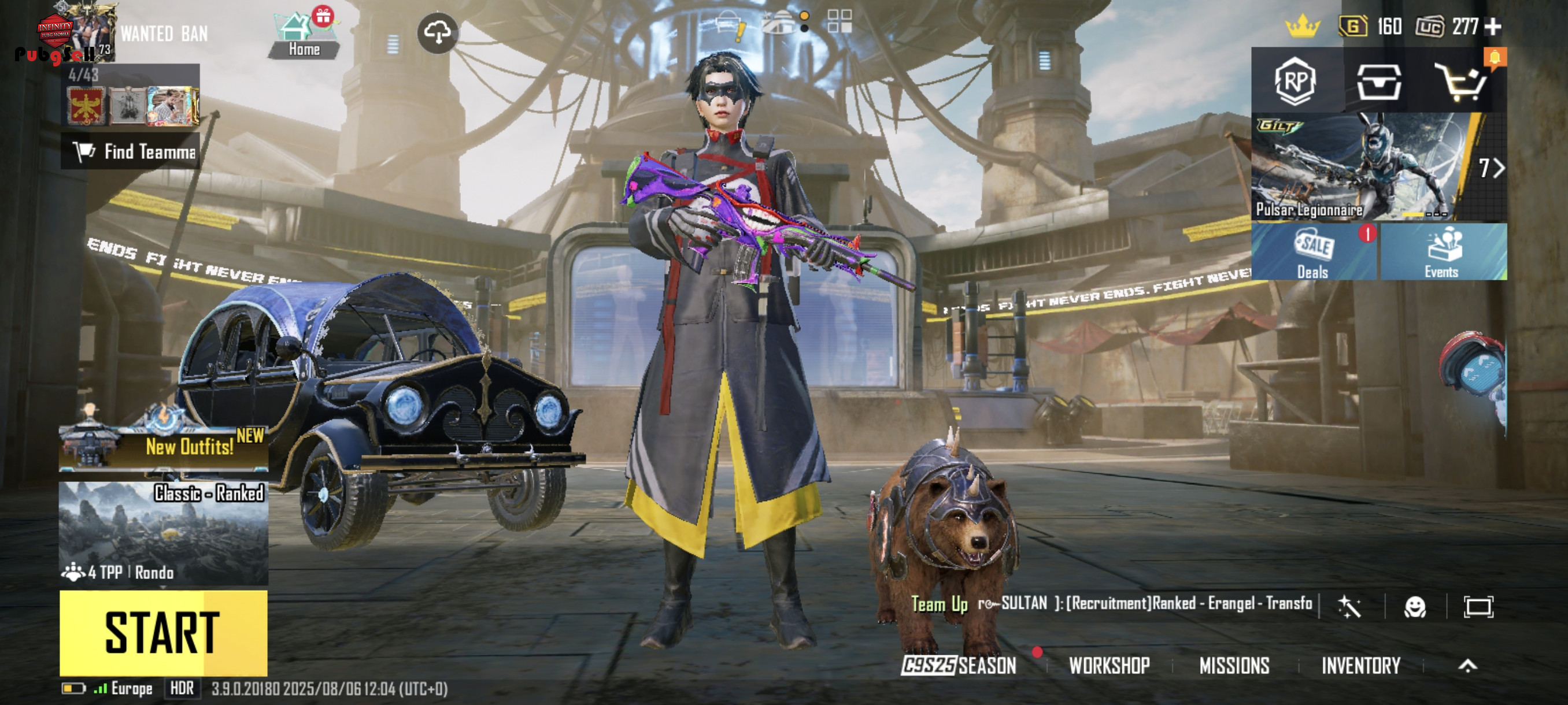Open the Inventory menu
Screen dimensions: 1568x705
(1361, 666)
